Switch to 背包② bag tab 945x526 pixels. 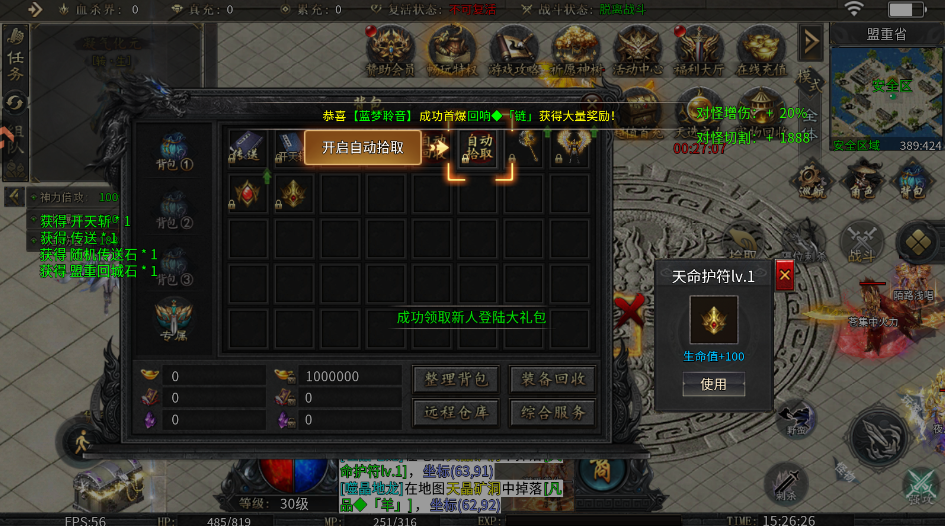pyautogui.click(x=174, y=210)
